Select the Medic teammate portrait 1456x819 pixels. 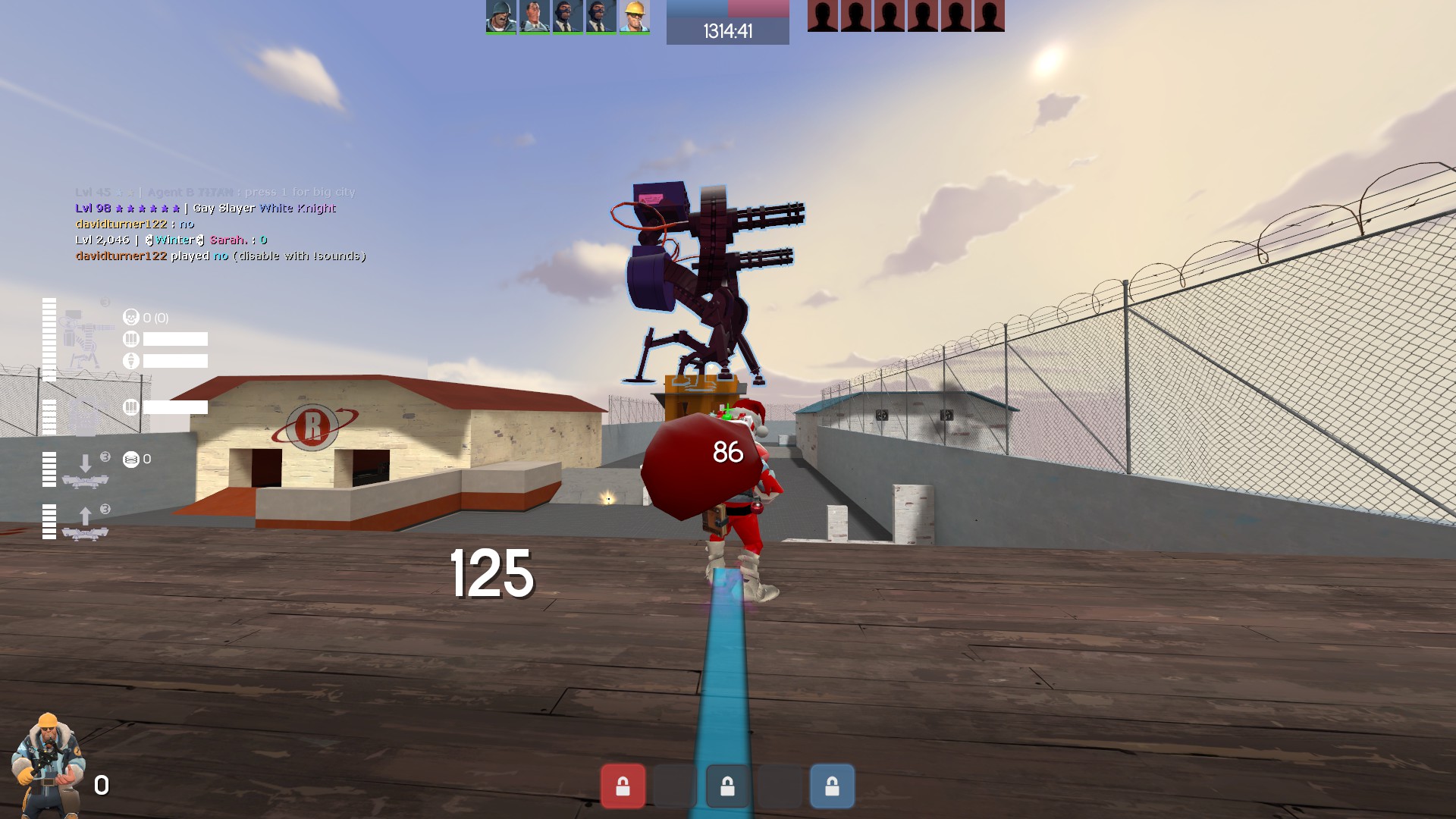tap(534, 17)
